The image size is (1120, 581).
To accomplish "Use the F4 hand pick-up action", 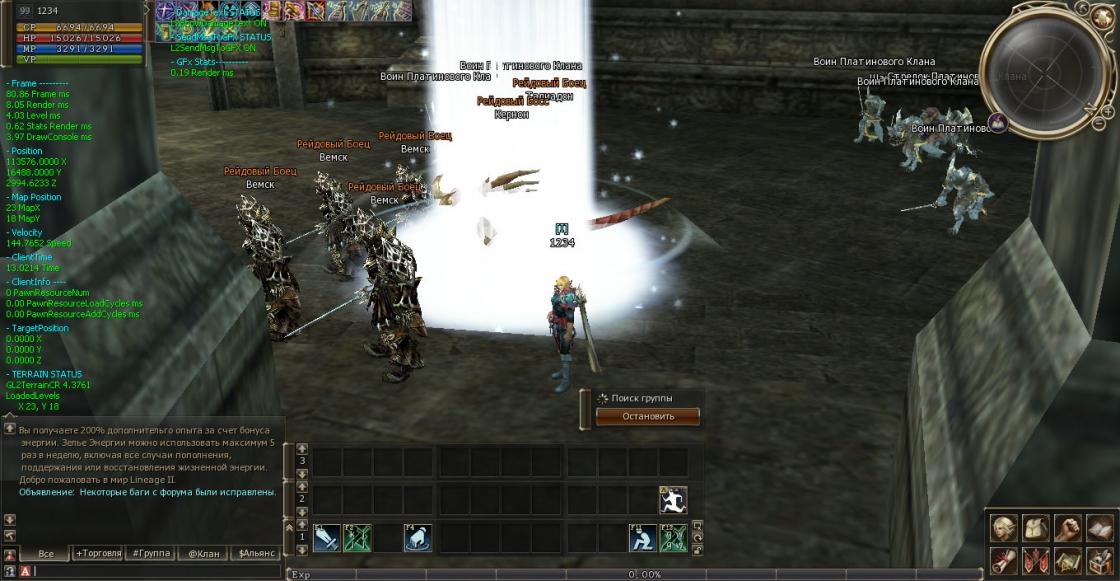I will [418, 538].
